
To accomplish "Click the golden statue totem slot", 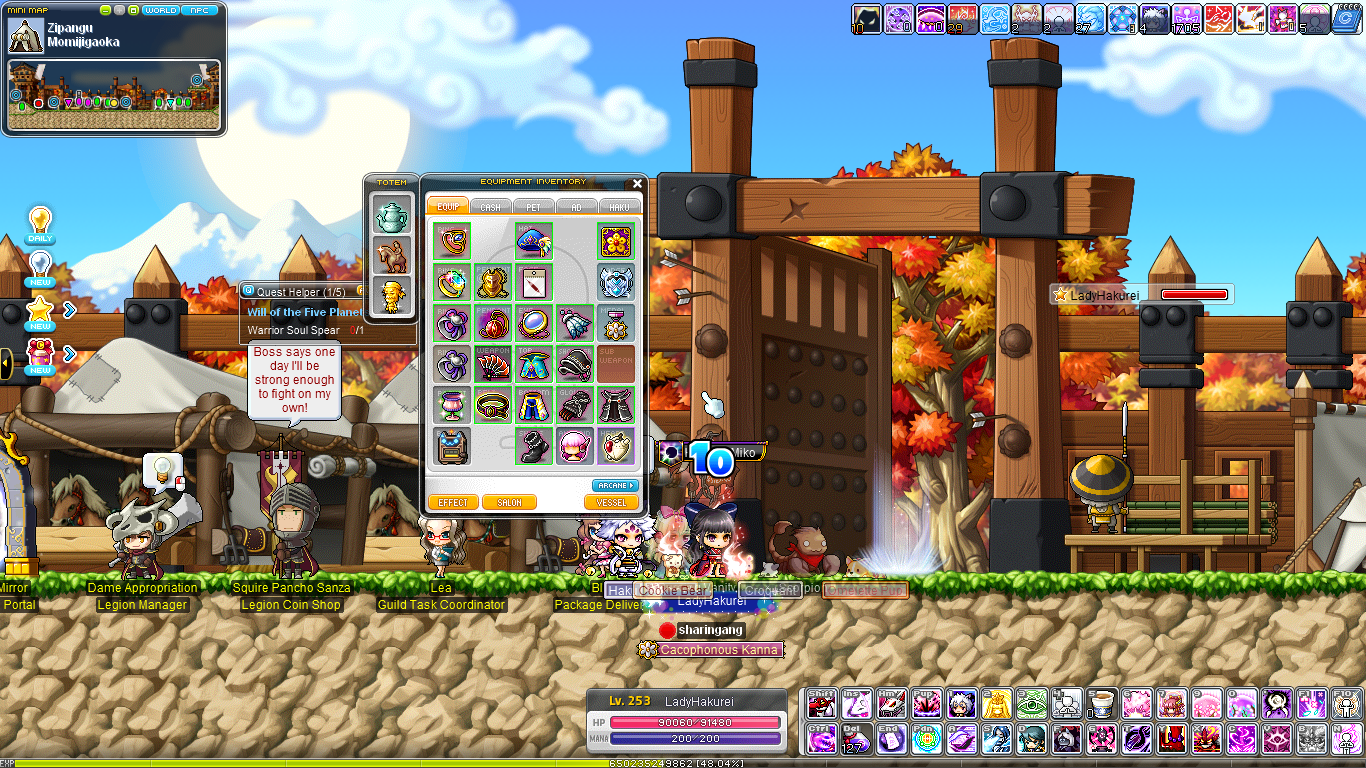I will click(x=391, y=295).
